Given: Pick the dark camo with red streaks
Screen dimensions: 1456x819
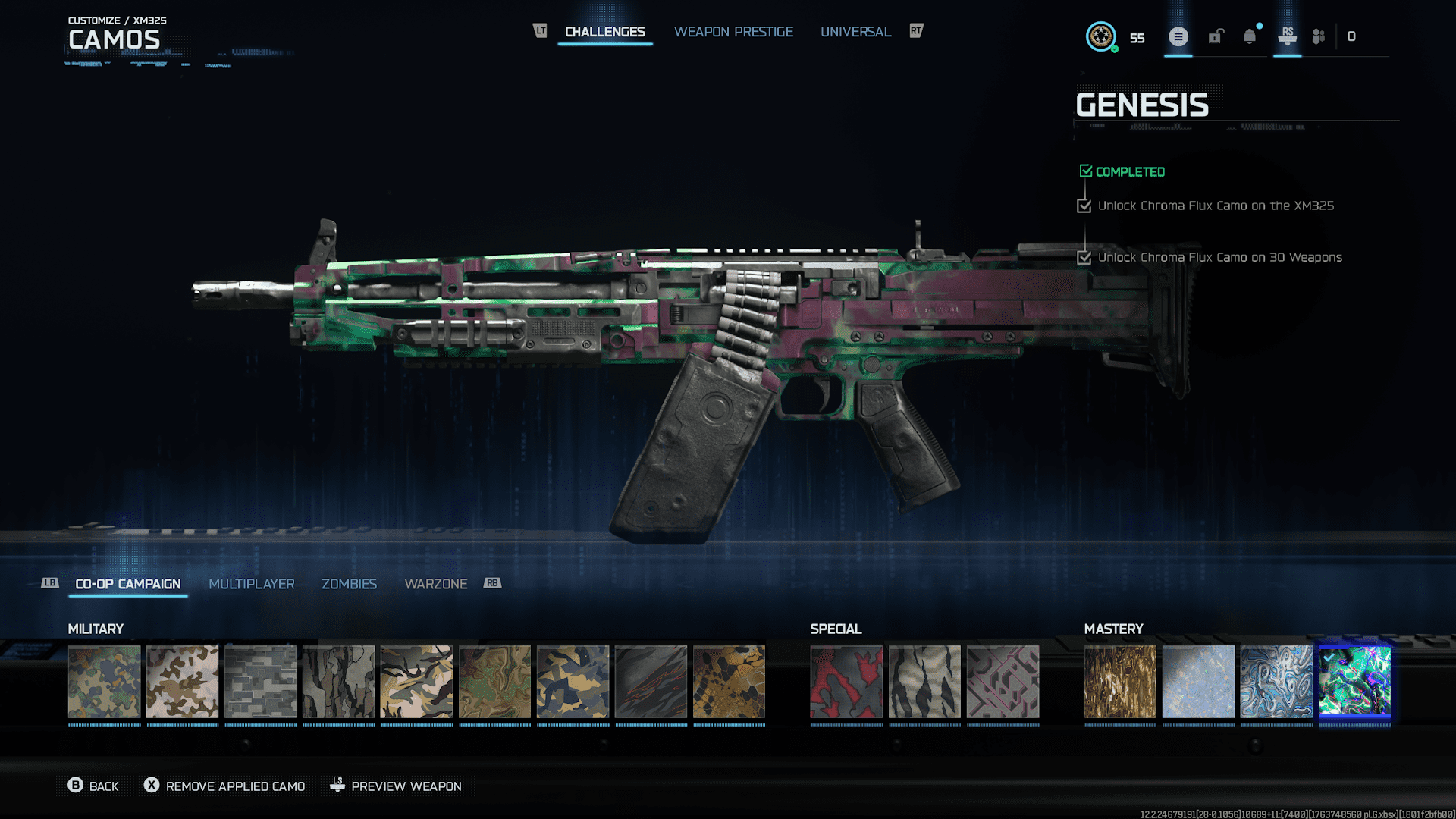Looking at the screenshot, I should tap(651, 682).
